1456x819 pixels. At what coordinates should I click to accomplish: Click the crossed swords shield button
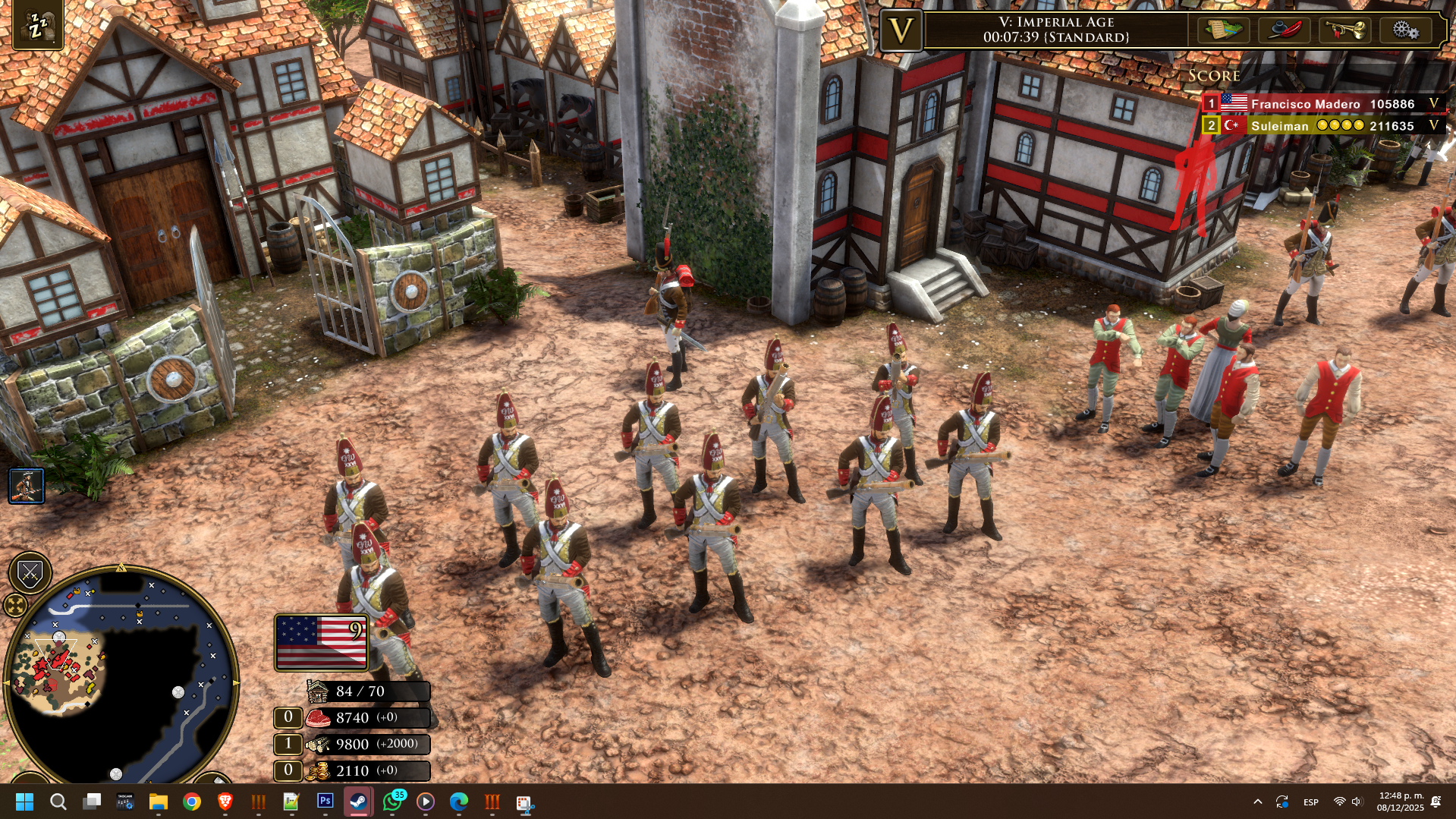point(30,573)
